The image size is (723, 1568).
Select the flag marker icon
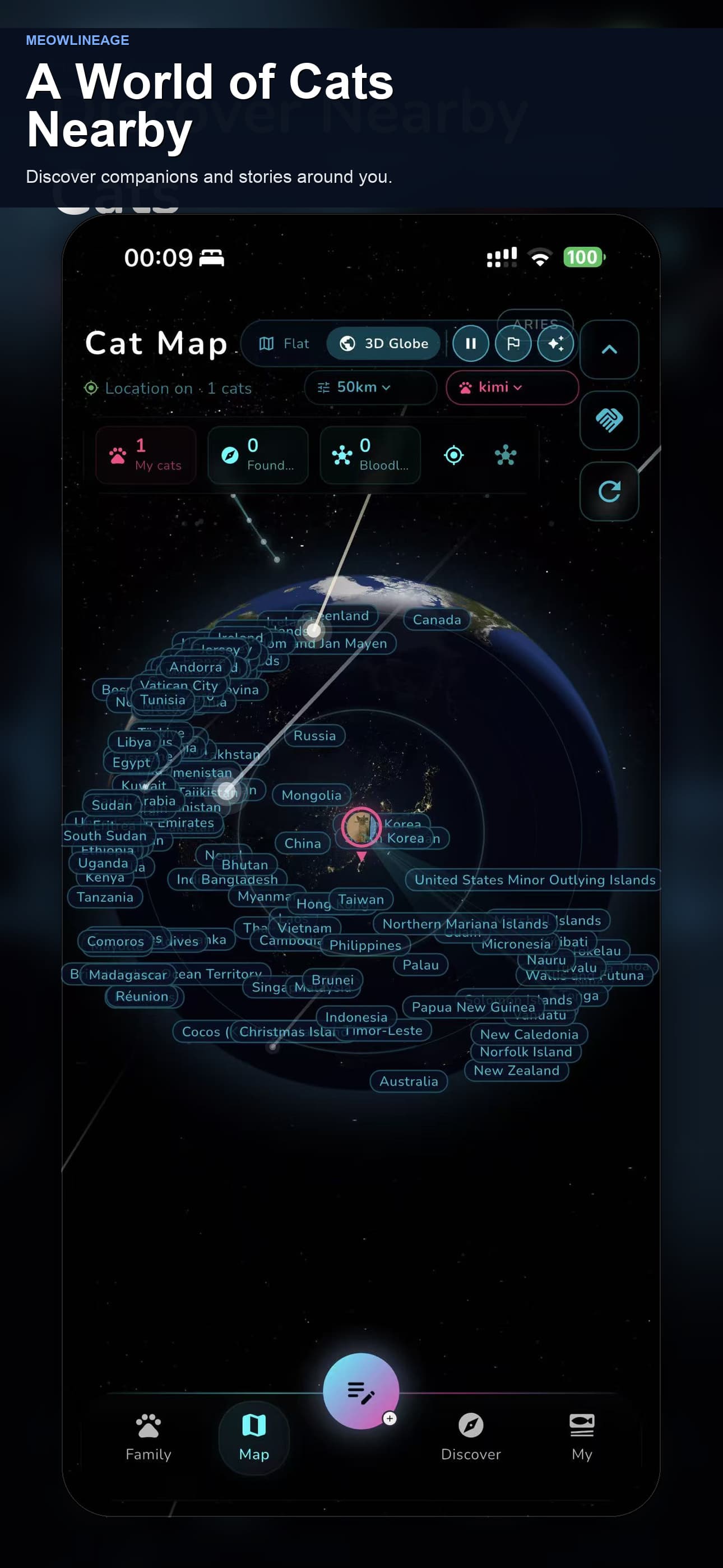513,343
